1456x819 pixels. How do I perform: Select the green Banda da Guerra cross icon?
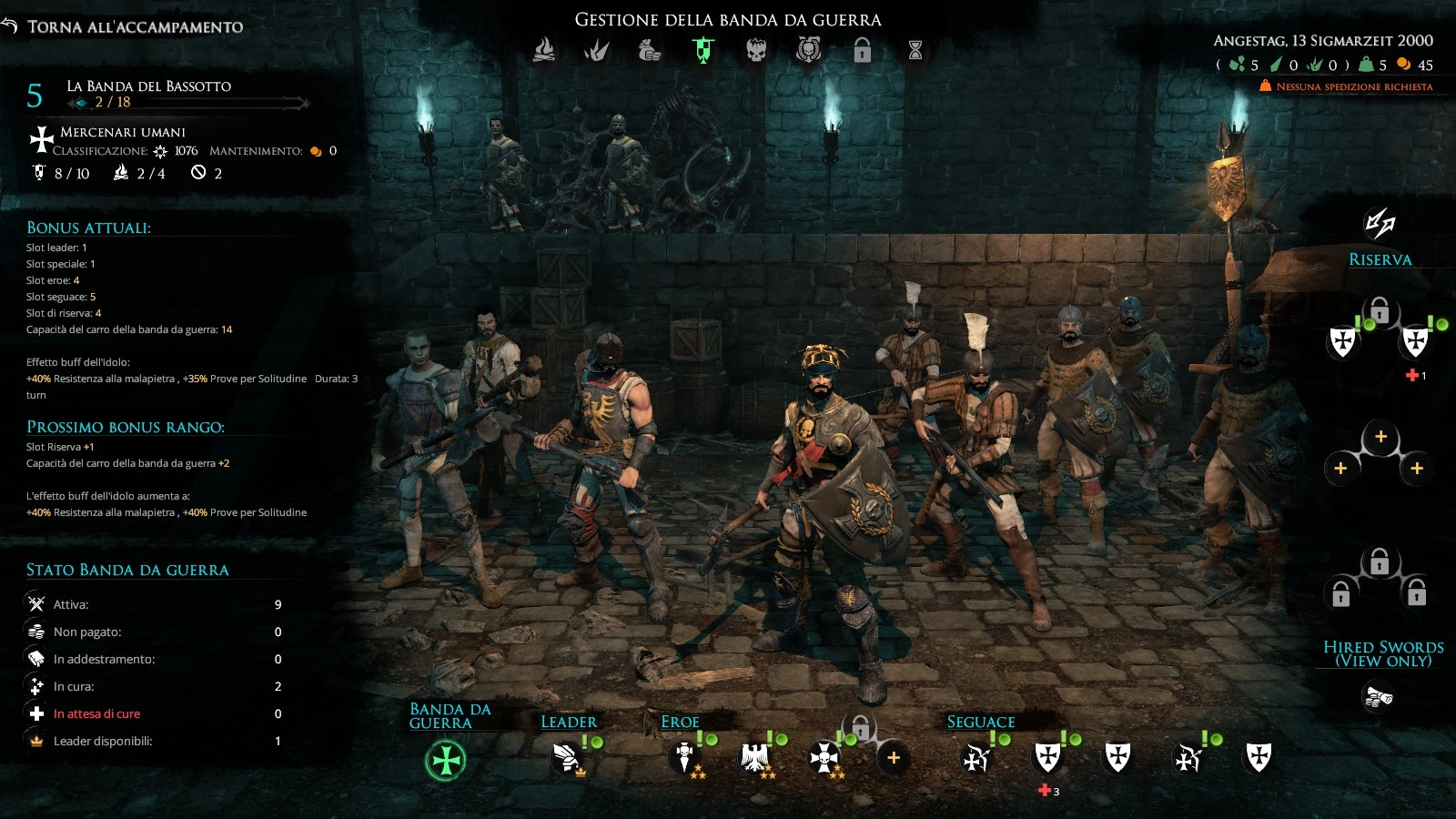coord(446,760)
